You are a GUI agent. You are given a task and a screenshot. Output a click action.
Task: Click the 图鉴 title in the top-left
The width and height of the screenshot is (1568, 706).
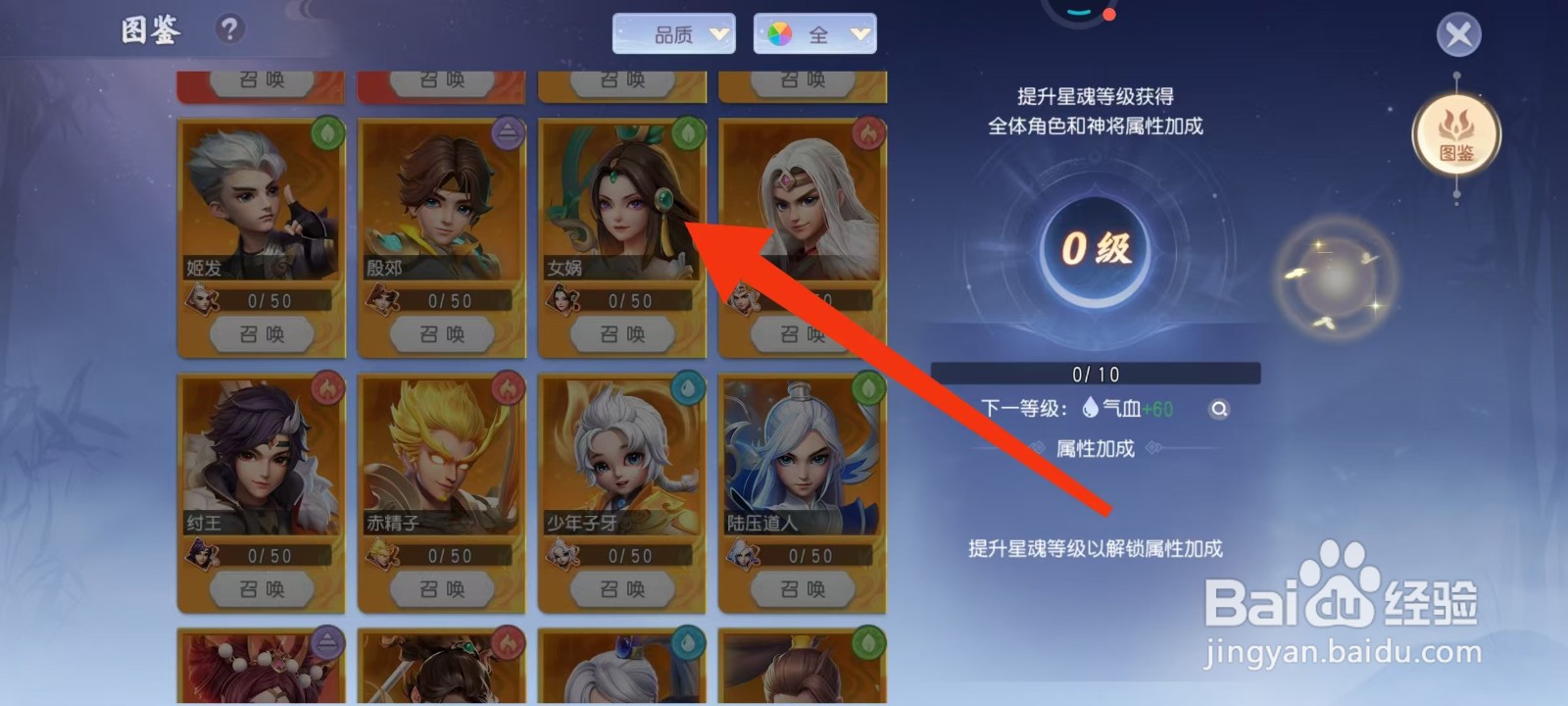[149, 30]
